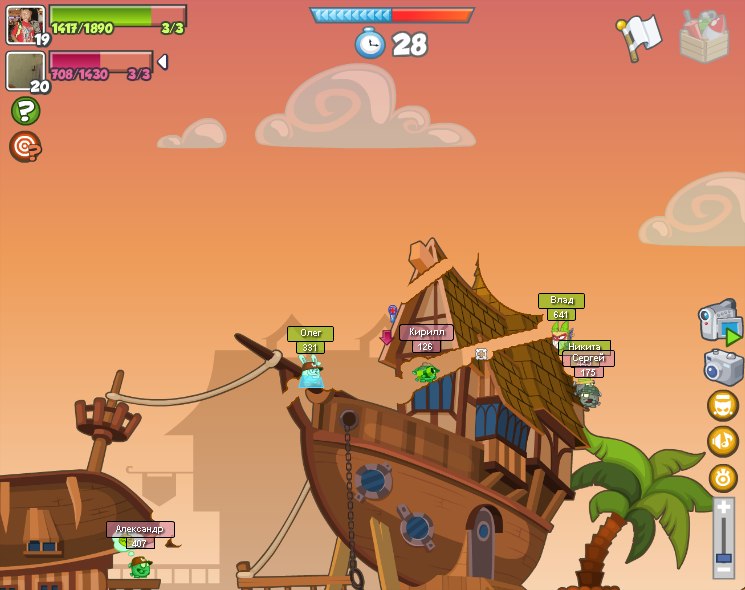Select the level 20 opponent avatar

click(25, 71)
